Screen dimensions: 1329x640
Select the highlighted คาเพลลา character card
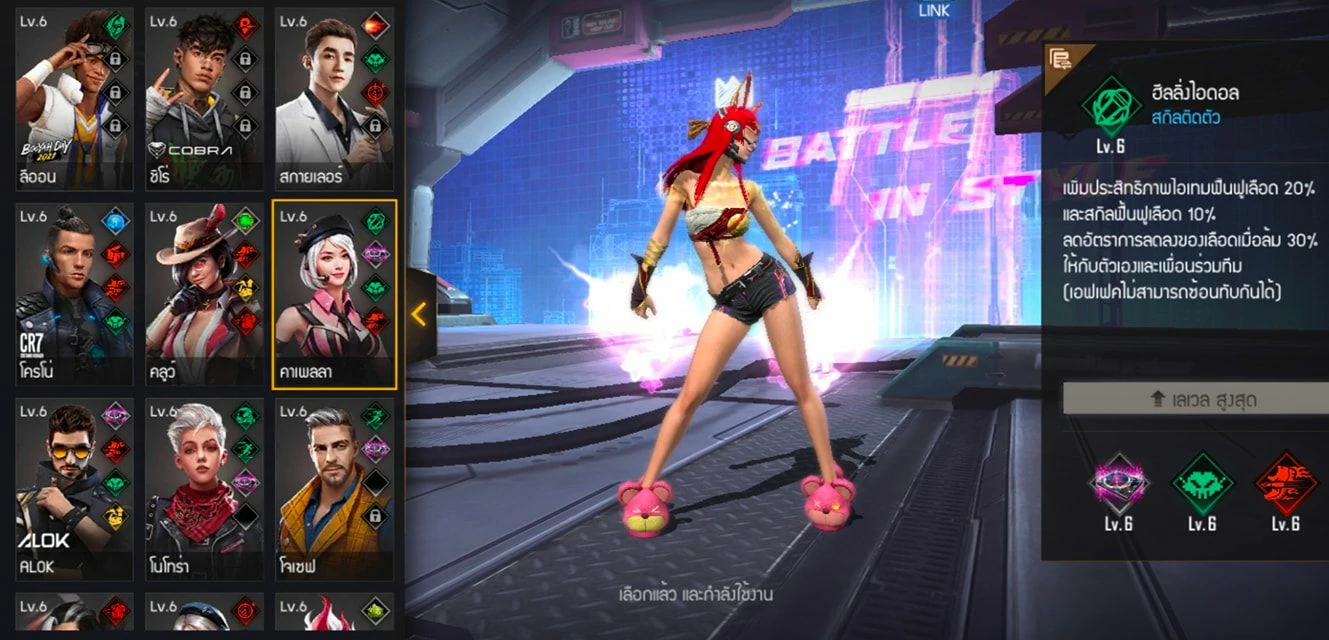click(x=333, y=294)
